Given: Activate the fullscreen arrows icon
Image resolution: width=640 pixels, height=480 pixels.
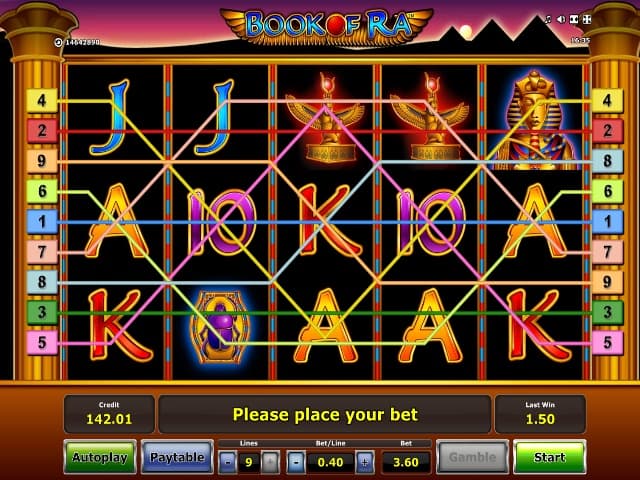Looking at the screenshot, I should [x=589, y=18].
